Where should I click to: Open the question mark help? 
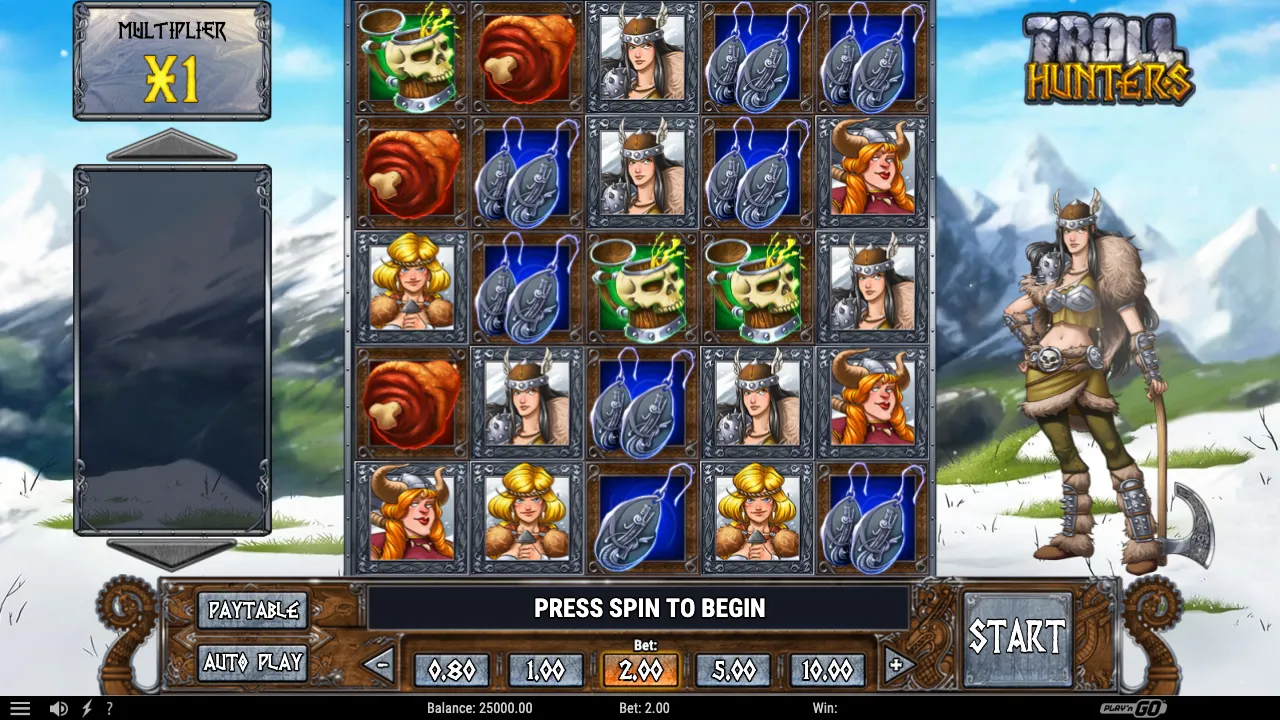pyautogui.click(x=109, y=708)
